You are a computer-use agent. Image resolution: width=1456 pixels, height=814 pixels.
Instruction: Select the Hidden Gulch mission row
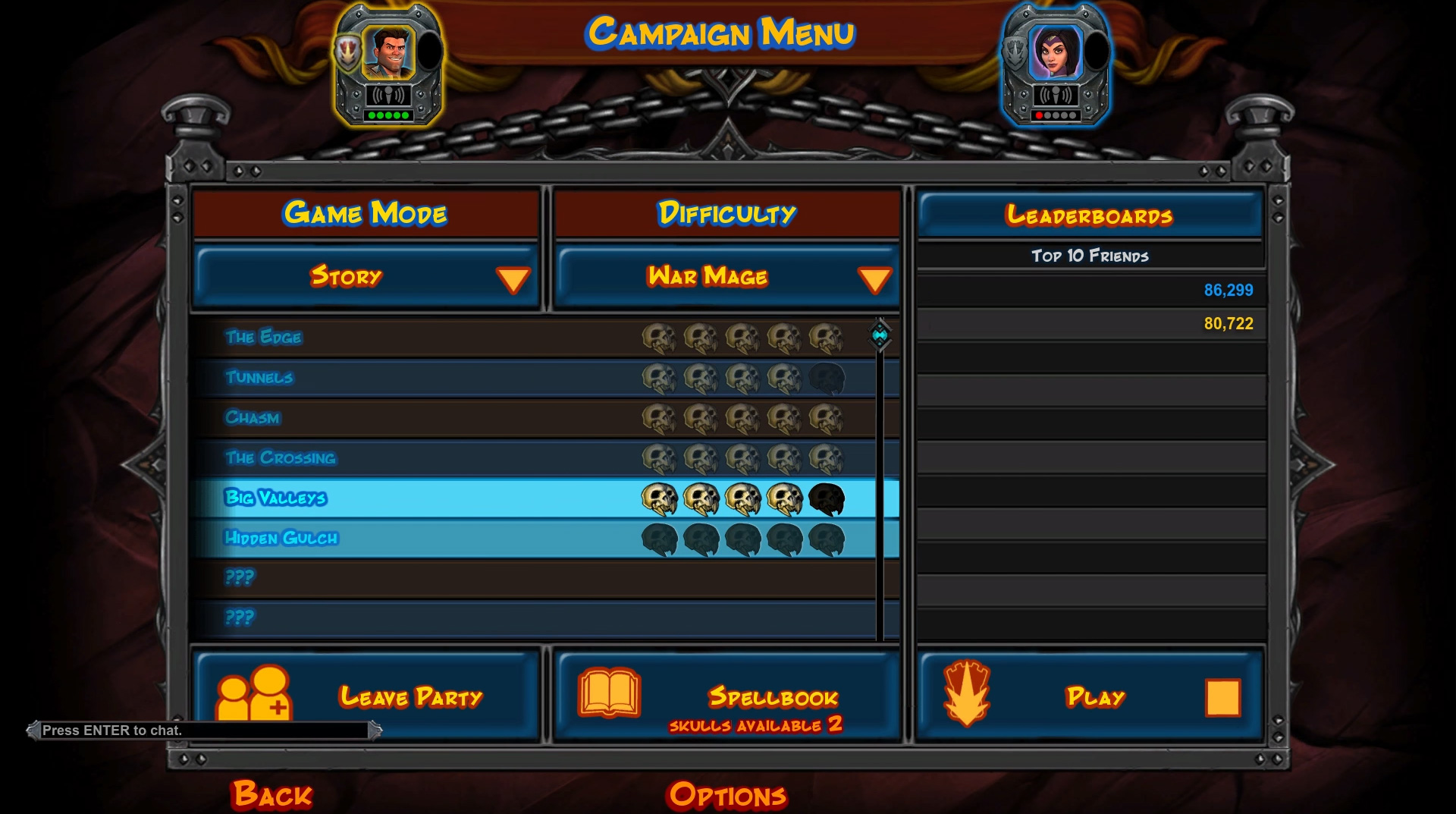point(455,539)
